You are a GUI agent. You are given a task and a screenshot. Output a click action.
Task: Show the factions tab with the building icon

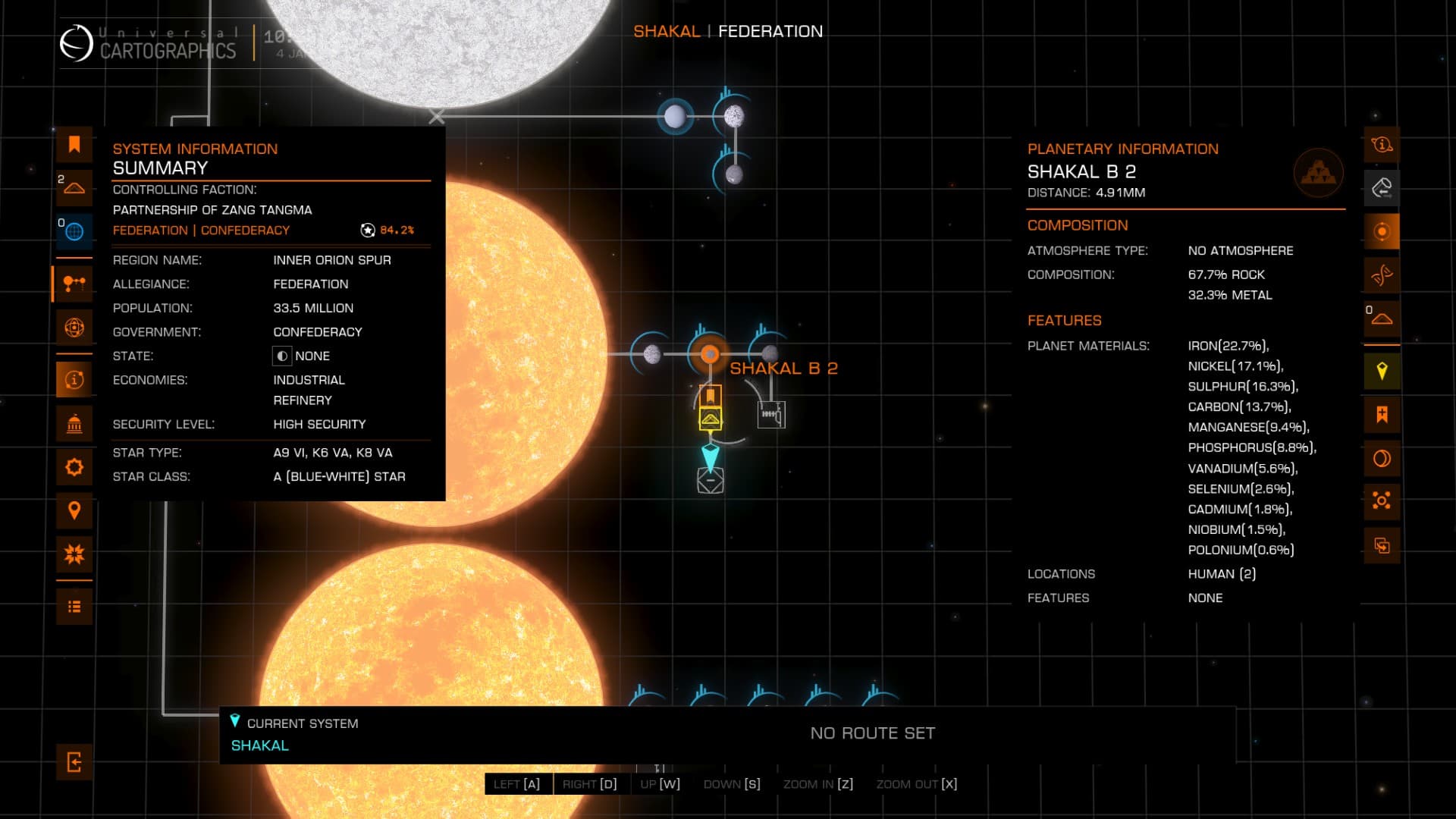[x=74, y=424]
